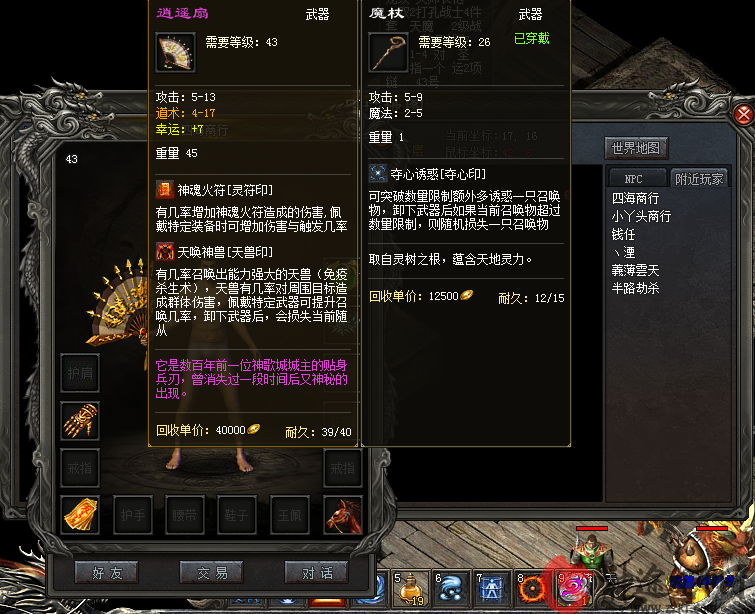Select 小丫头商行 in the player list
The height and width of the screenshot is (614, 755).
pos(641,217)
